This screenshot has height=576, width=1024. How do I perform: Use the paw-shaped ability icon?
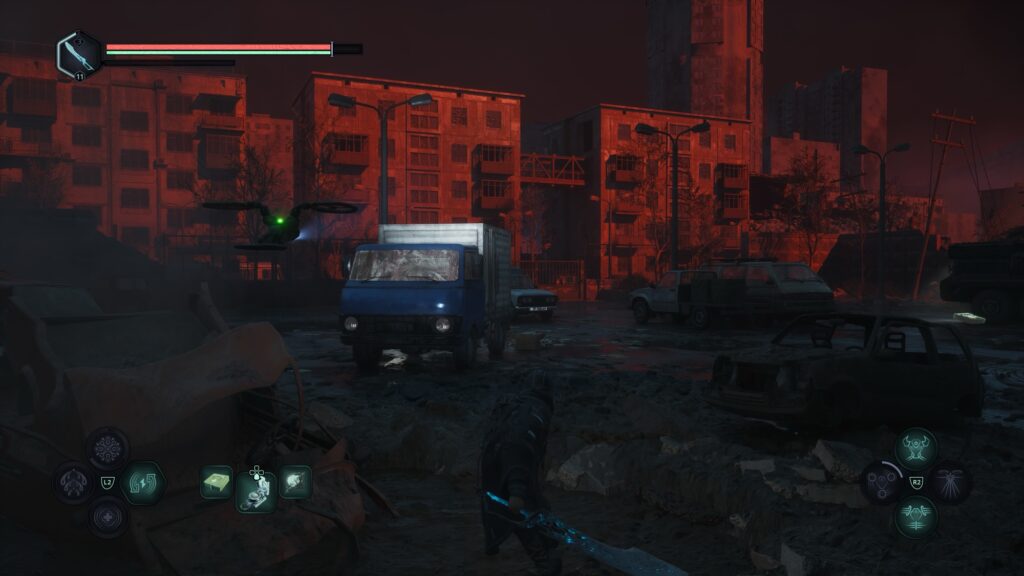click(73, 482)
